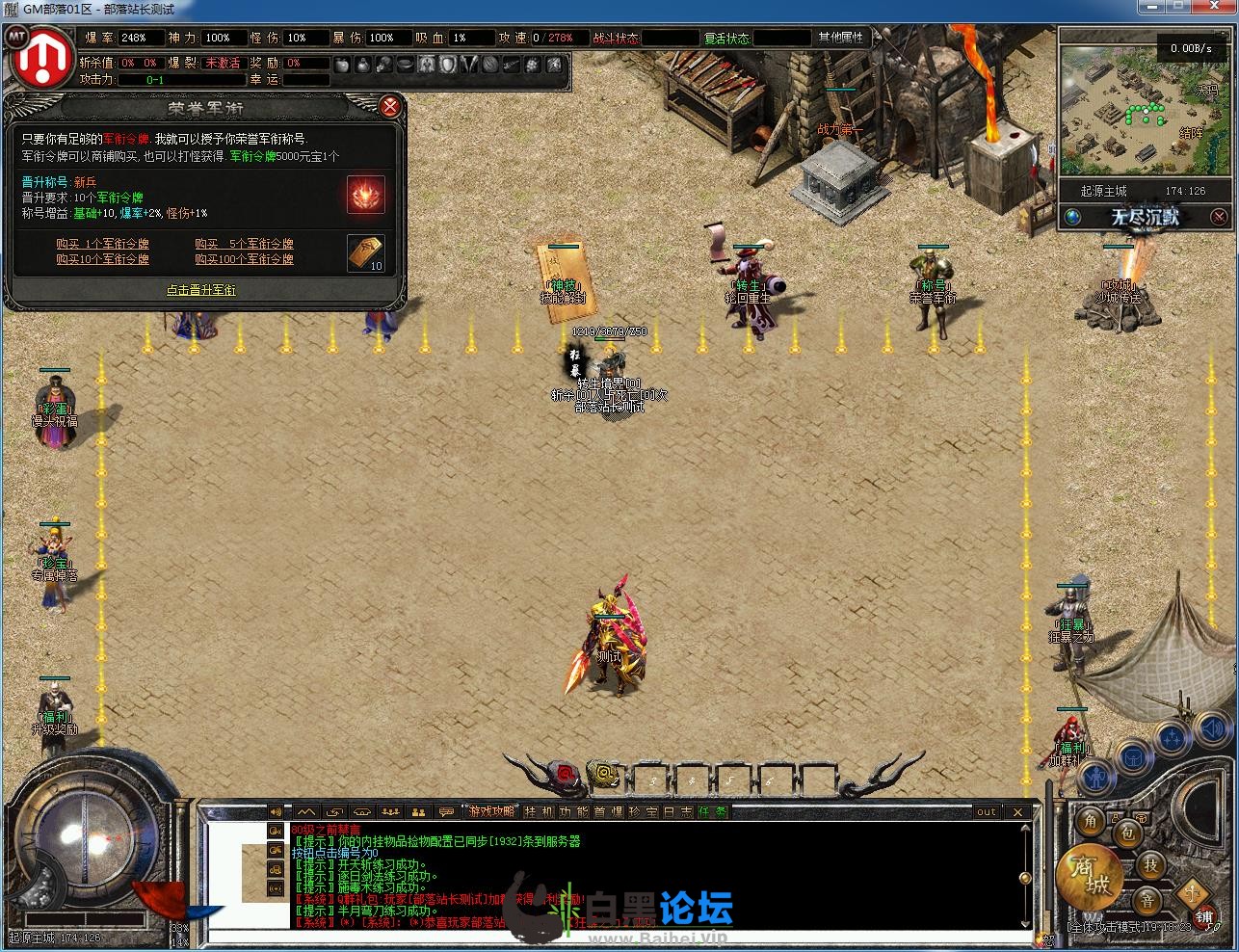
Task: Open the character sheet 角 button
Action: (x=1091, y=821)
